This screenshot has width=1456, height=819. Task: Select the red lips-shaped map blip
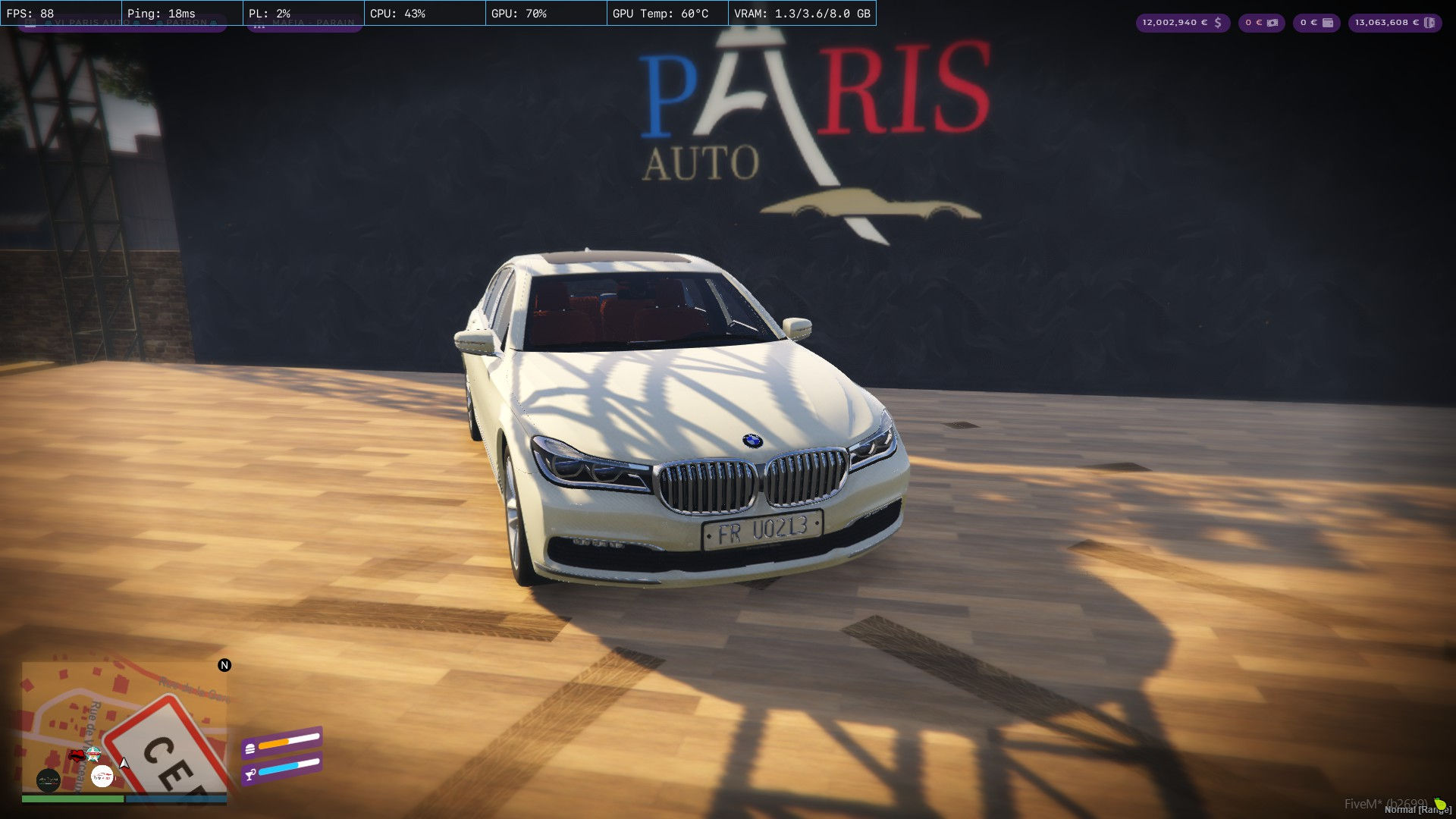point(77,755)
